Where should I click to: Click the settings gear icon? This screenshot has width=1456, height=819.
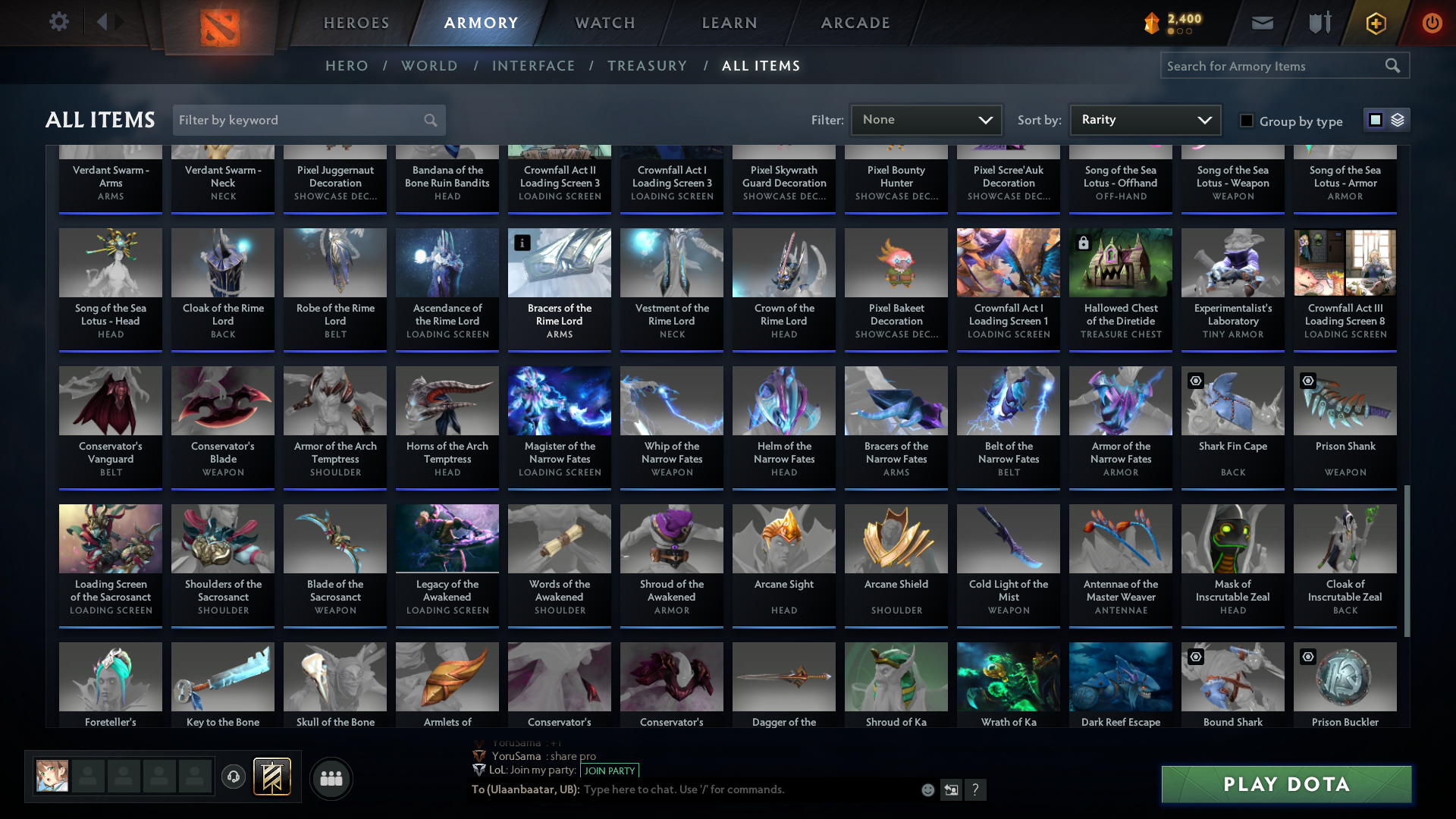pos(59,22)
